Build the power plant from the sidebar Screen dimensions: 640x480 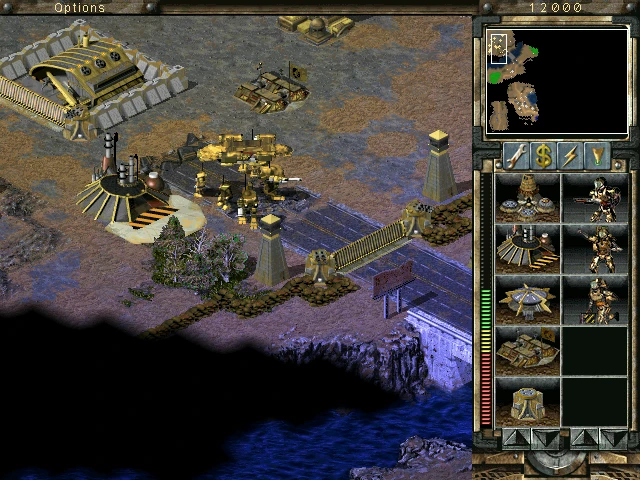tap(527, 196)
